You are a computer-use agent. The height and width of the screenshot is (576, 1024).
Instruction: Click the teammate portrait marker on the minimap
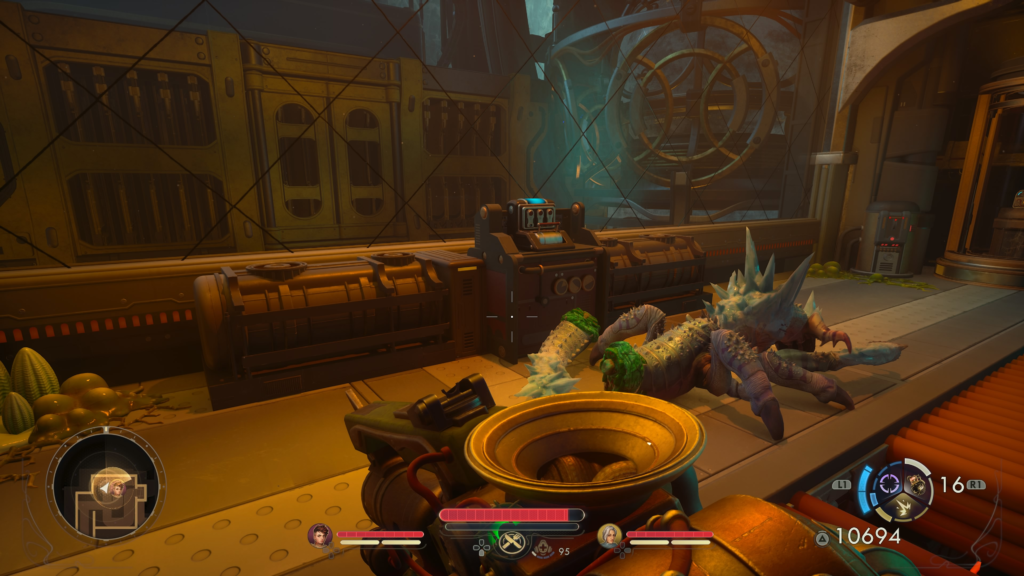pyautogui.click(x=116, y=487)
